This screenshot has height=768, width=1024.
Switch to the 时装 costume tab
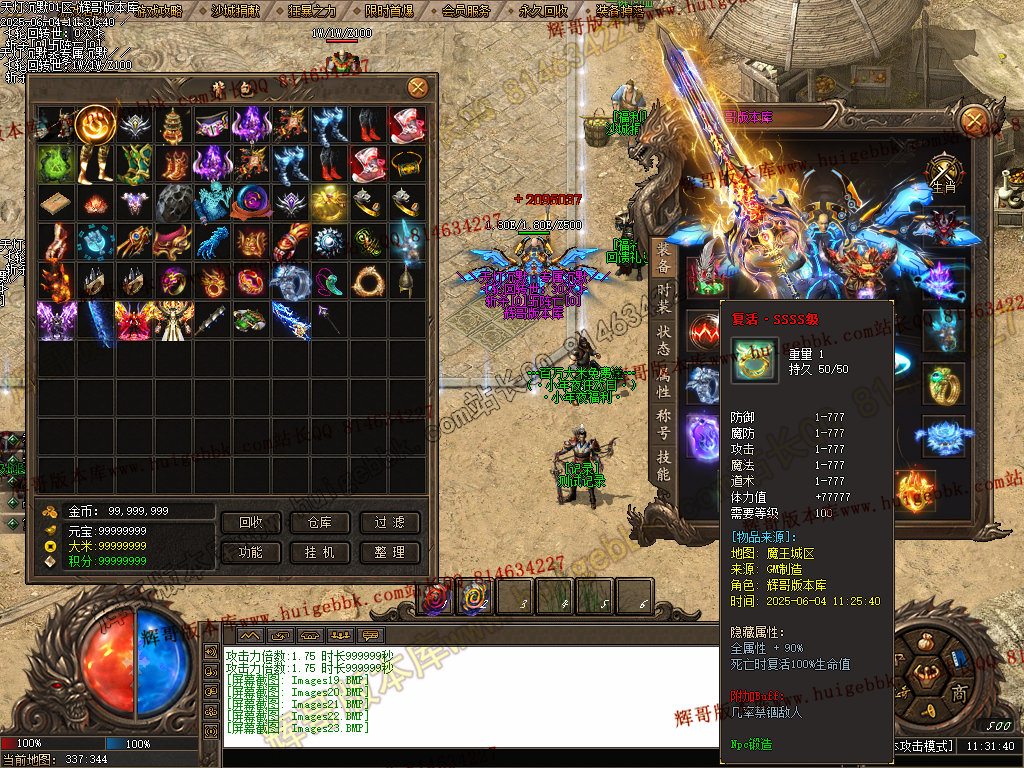pyautogui.click(x=664, y=297)
